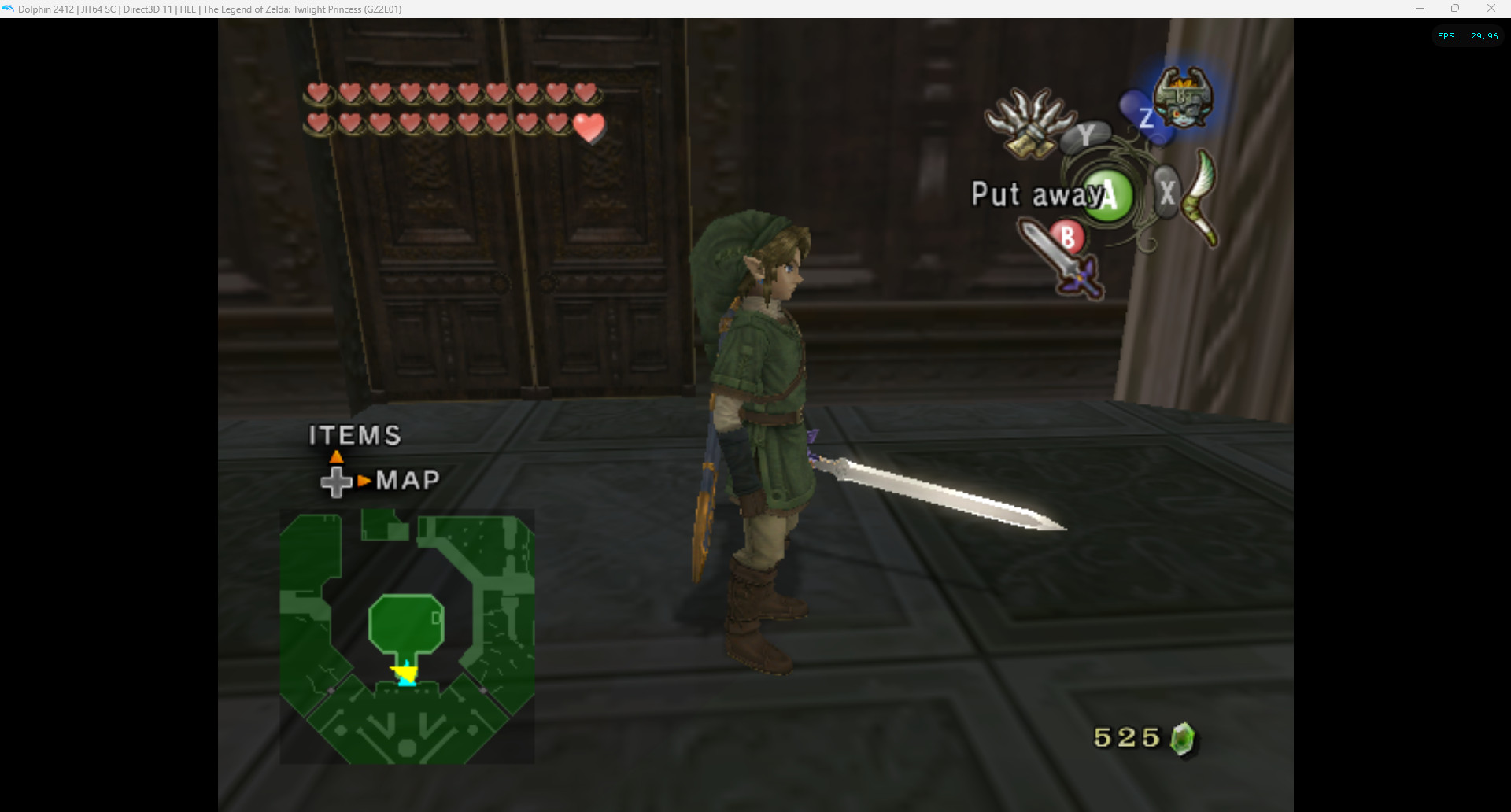The height and width of the screenshot is (812, 1511).
Task: Toggle the red B button
Action: [x=1068, y=238]
